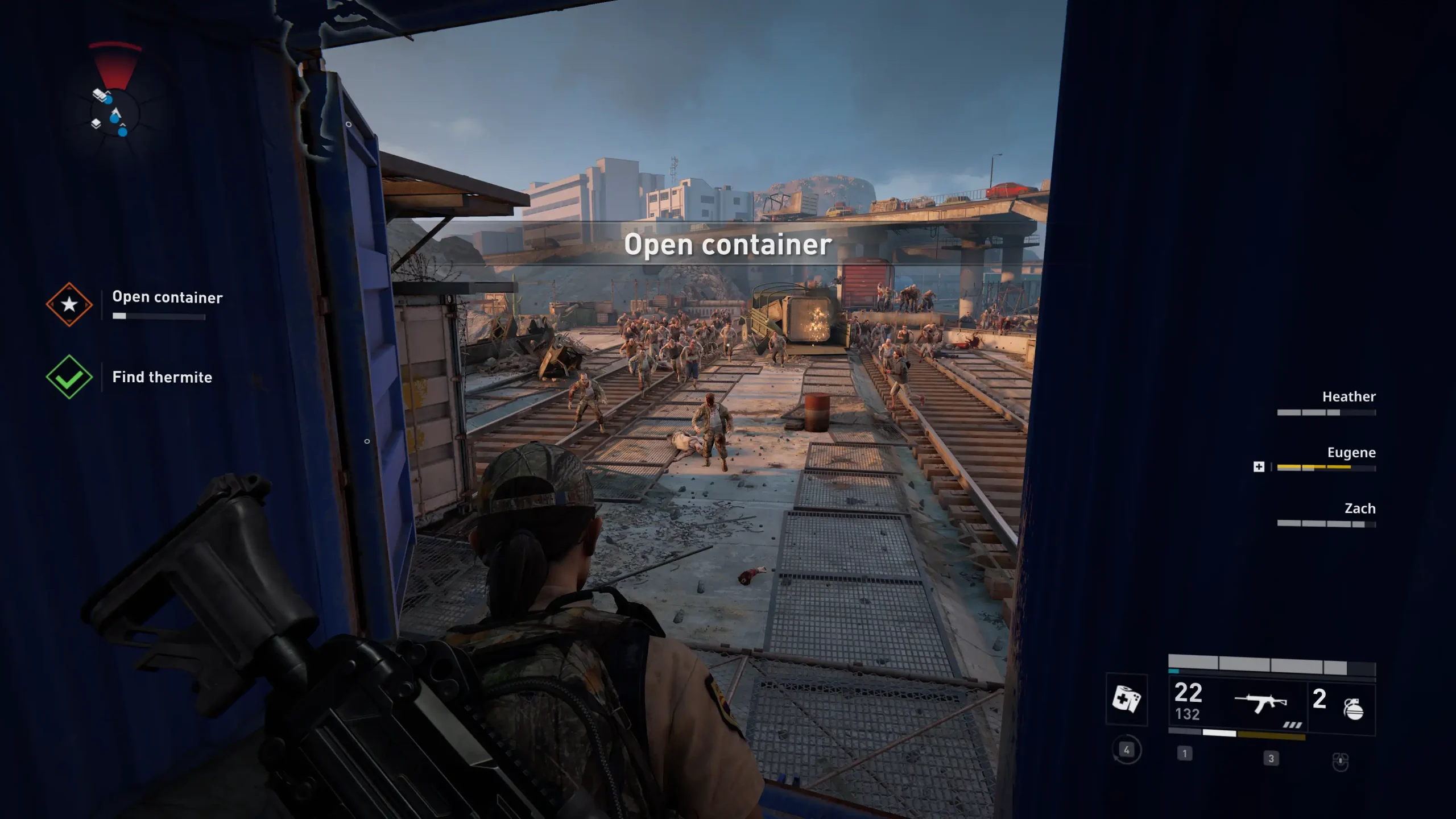Click the medkit item slot
Image resolution: width=1456 pixels, height=819 pixels.
tap(1126, 699)
